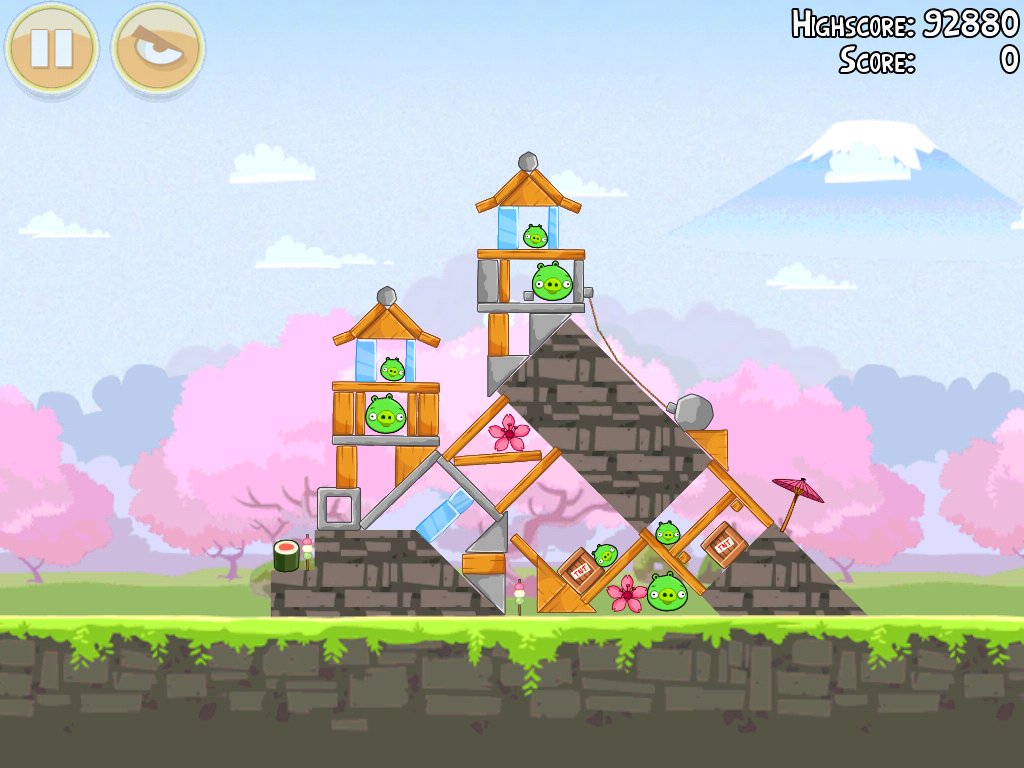Pause the game
The height and width of the screenshot is (768, 1024).
[51, 47]
